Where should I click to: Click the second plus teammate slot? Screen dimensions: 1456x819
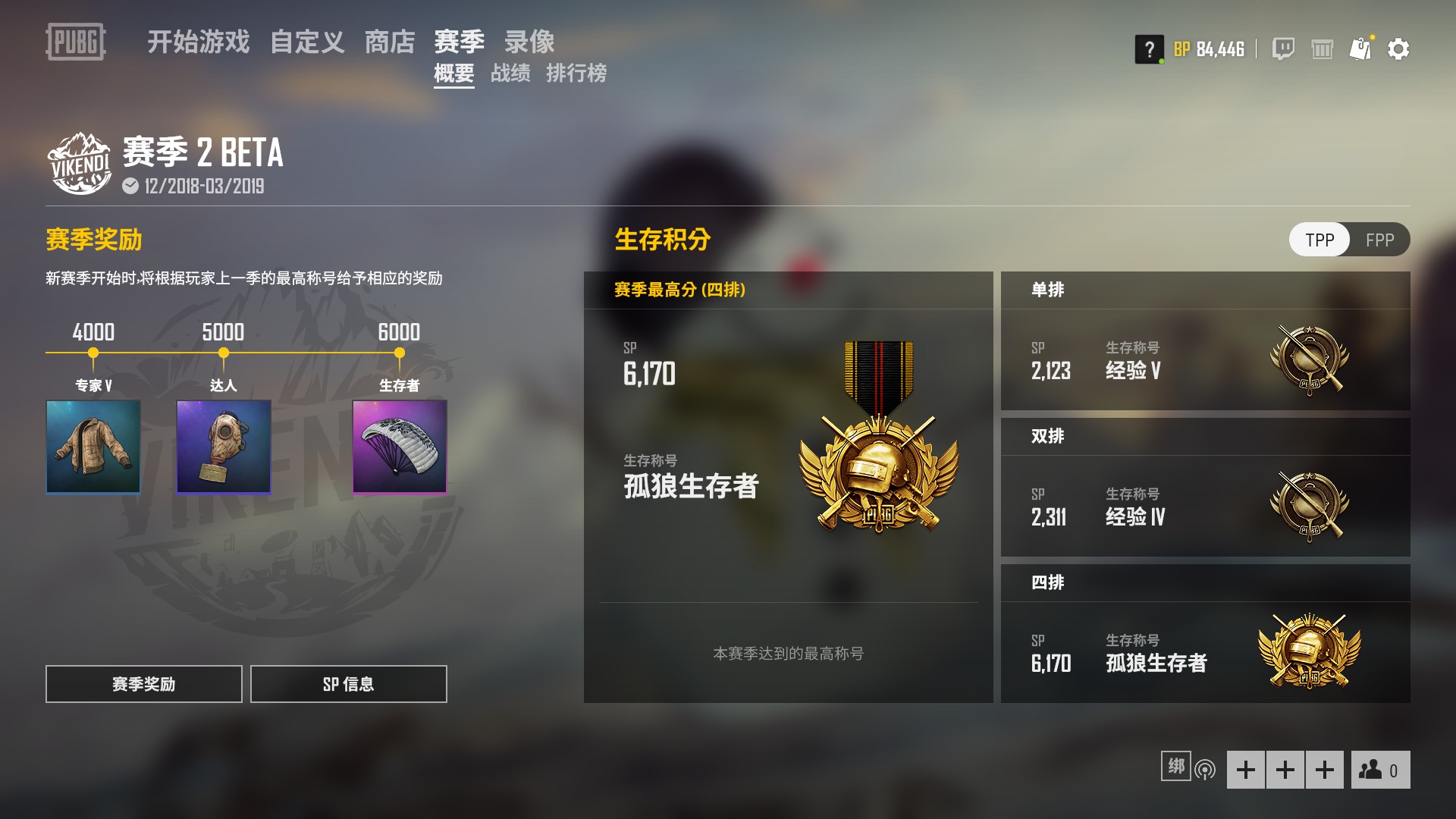coord(1285,769)
